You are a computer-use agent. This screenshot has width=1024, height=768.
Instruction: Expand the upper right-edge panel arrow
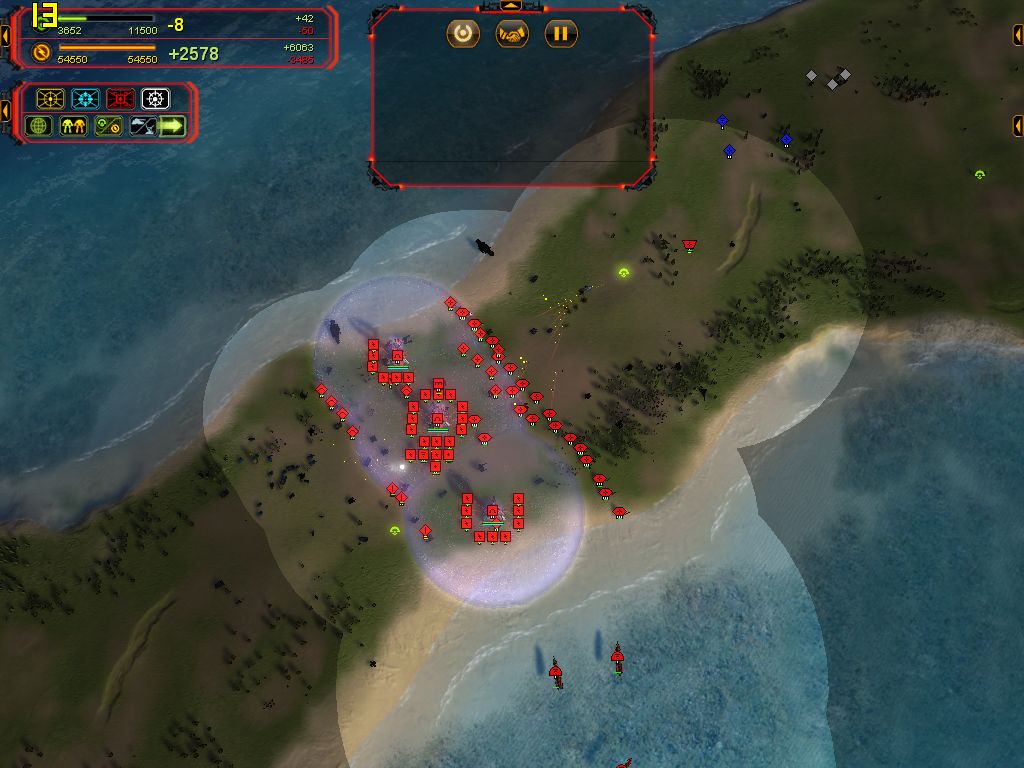pyautogui.click(x=1018, y=37)
